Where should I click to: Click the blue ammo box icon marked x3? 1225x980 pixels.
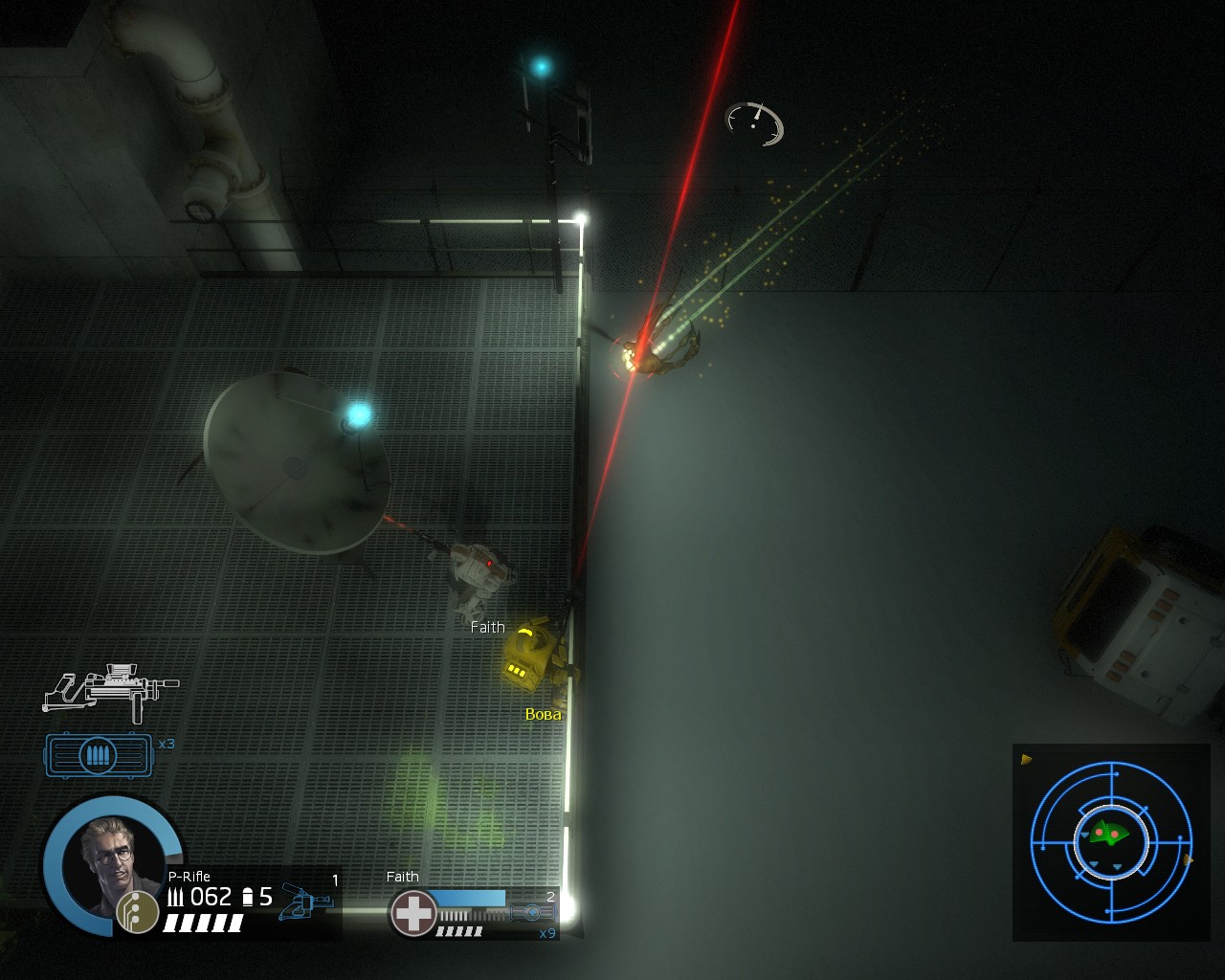(x=99, y=755)
